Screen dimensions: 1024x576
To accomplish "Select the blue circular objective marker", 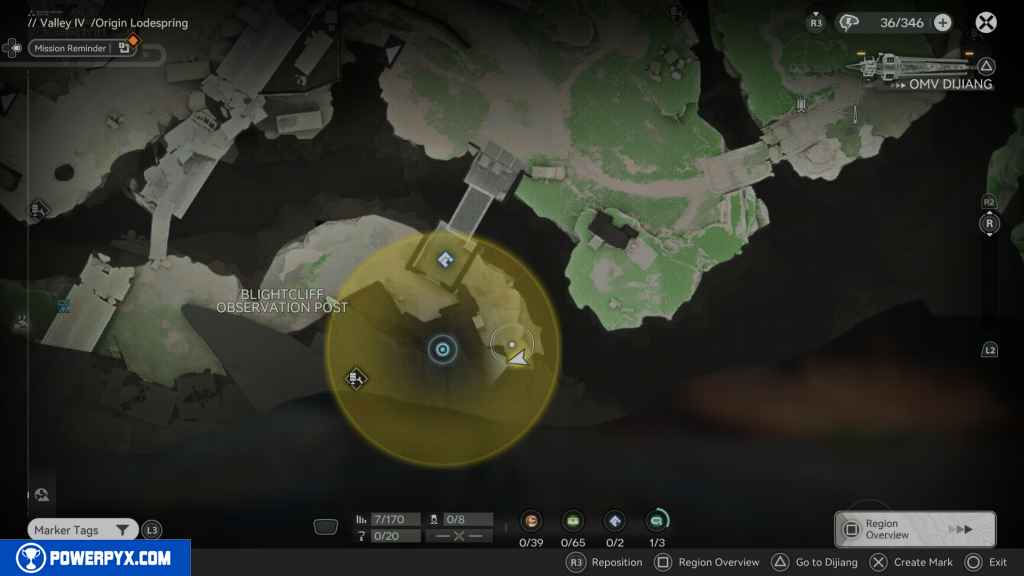I will (x=442, y=349).
